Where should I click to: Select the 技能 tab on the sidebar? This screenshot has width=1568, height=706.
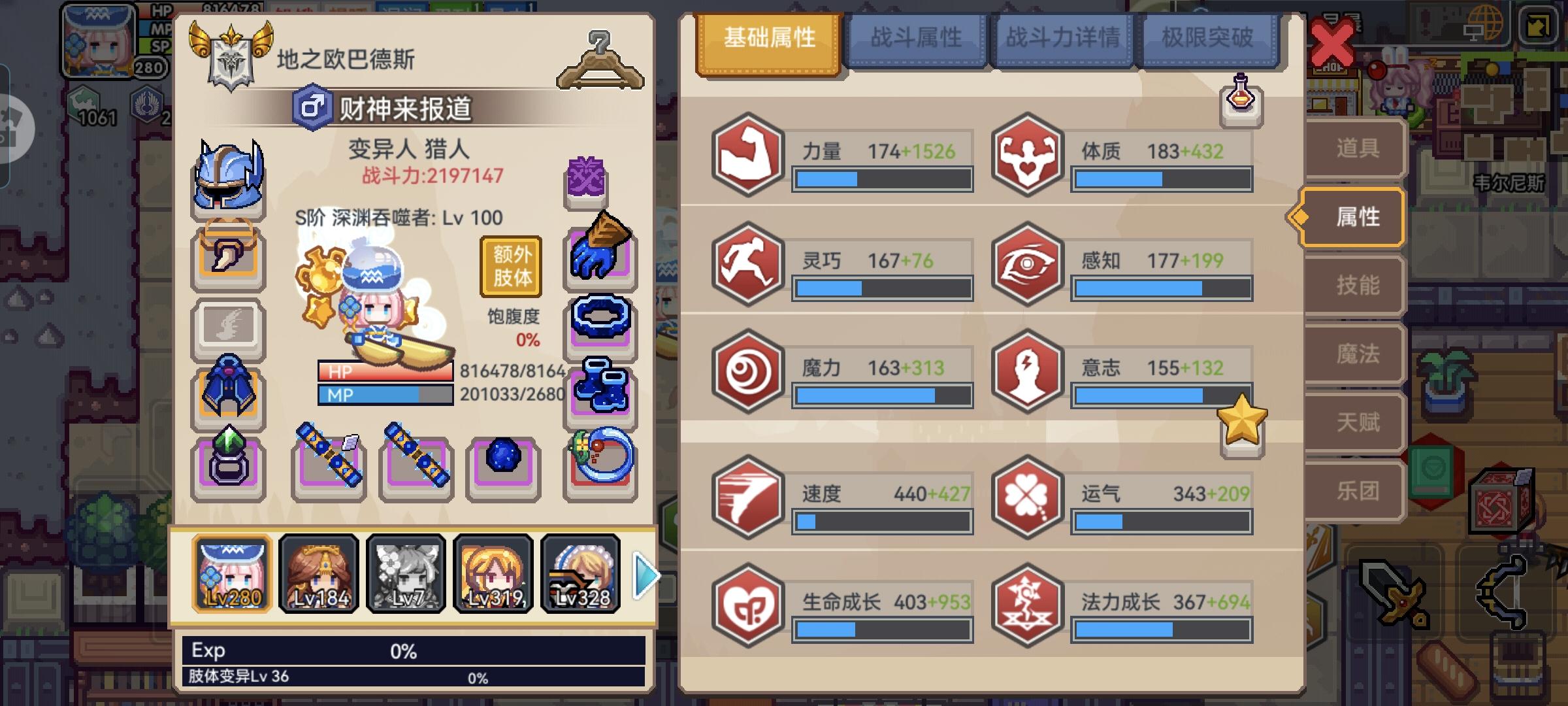pyautogui.click(x=1358, y=286)
